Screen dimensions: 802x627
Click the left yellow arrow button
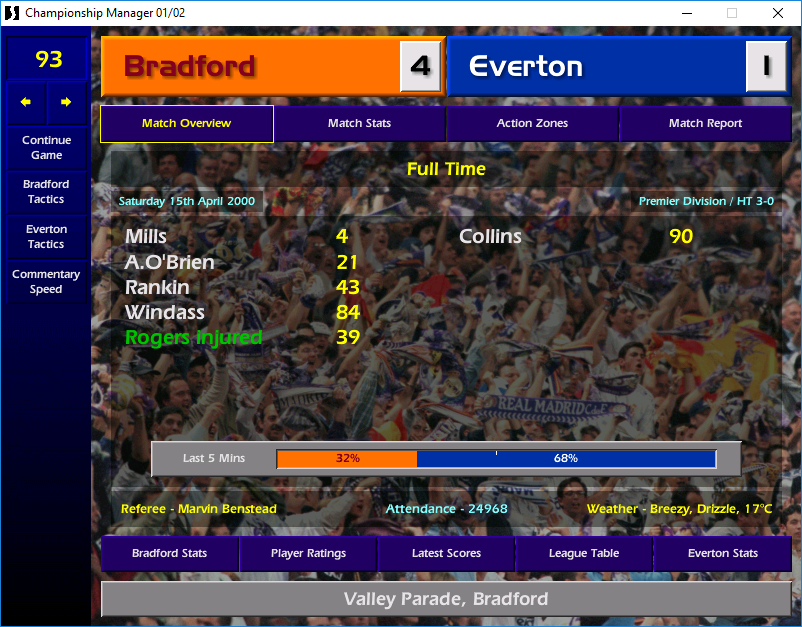(26, 102)
